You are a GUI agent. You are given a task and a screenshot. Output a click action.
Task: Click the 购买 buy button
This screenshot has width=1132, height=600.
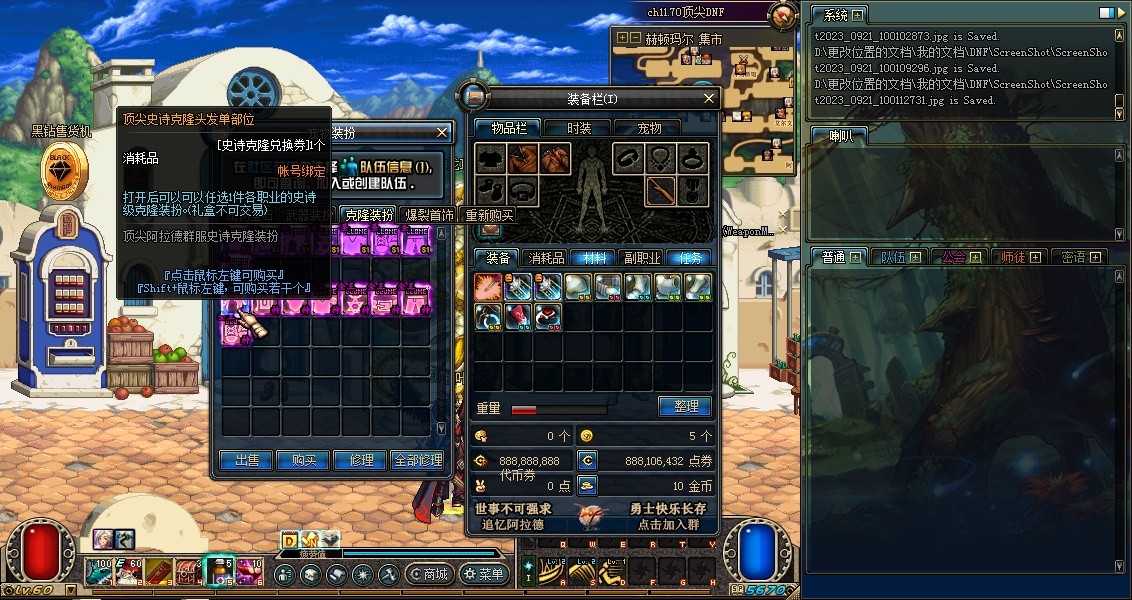[304, 460]
